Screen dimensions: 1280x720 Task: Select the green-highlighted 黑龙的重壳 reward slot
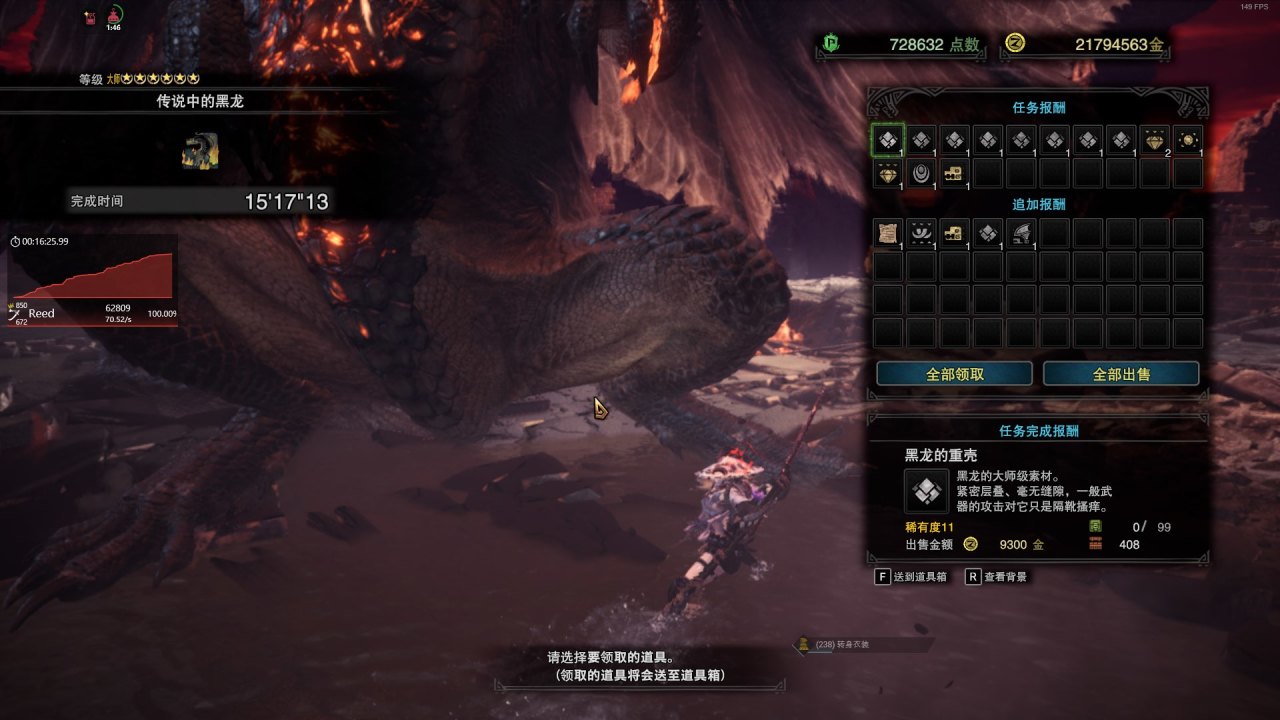[887, 140]
